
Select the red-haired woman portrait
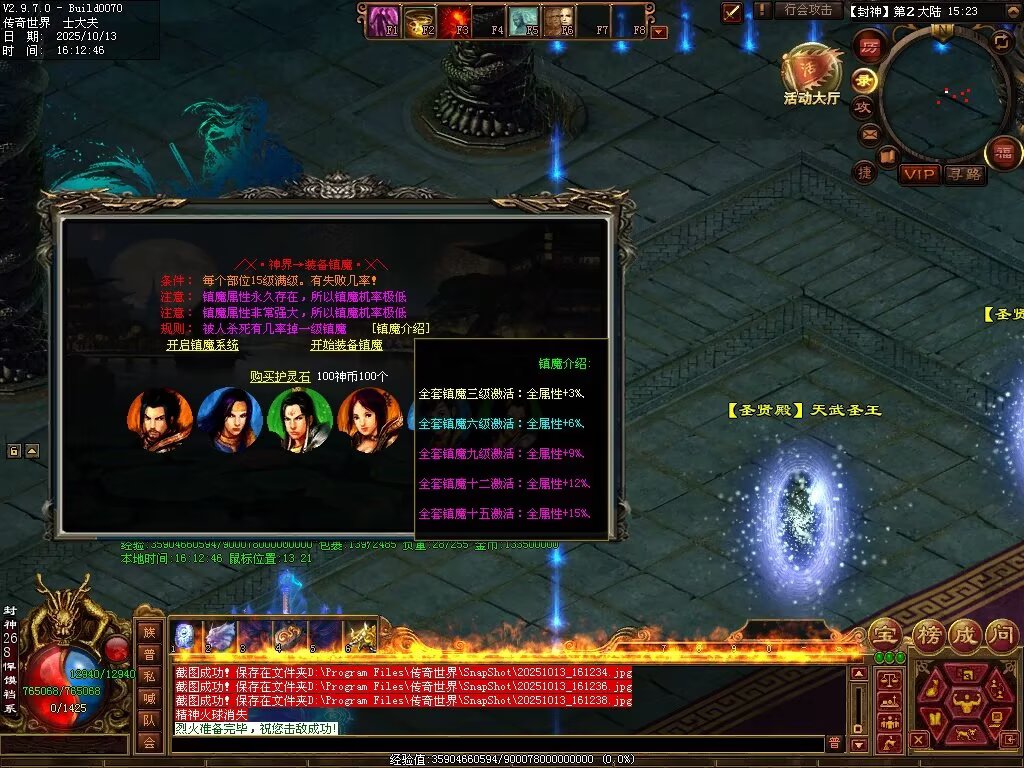click(x=369, y=420)
